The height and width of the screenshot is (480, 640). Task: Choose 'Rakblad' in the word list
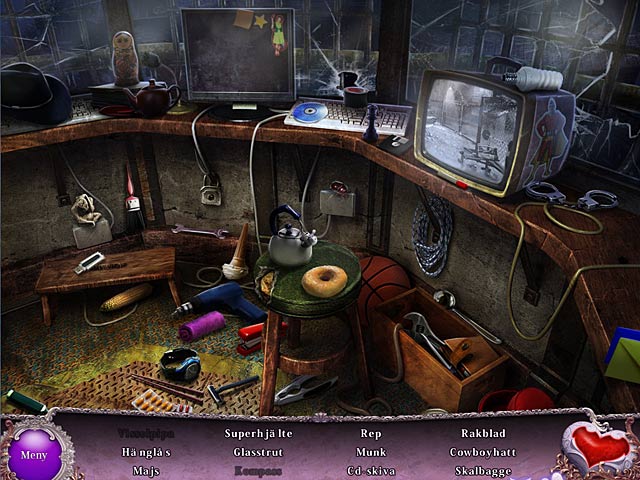(x=484, y=434)
